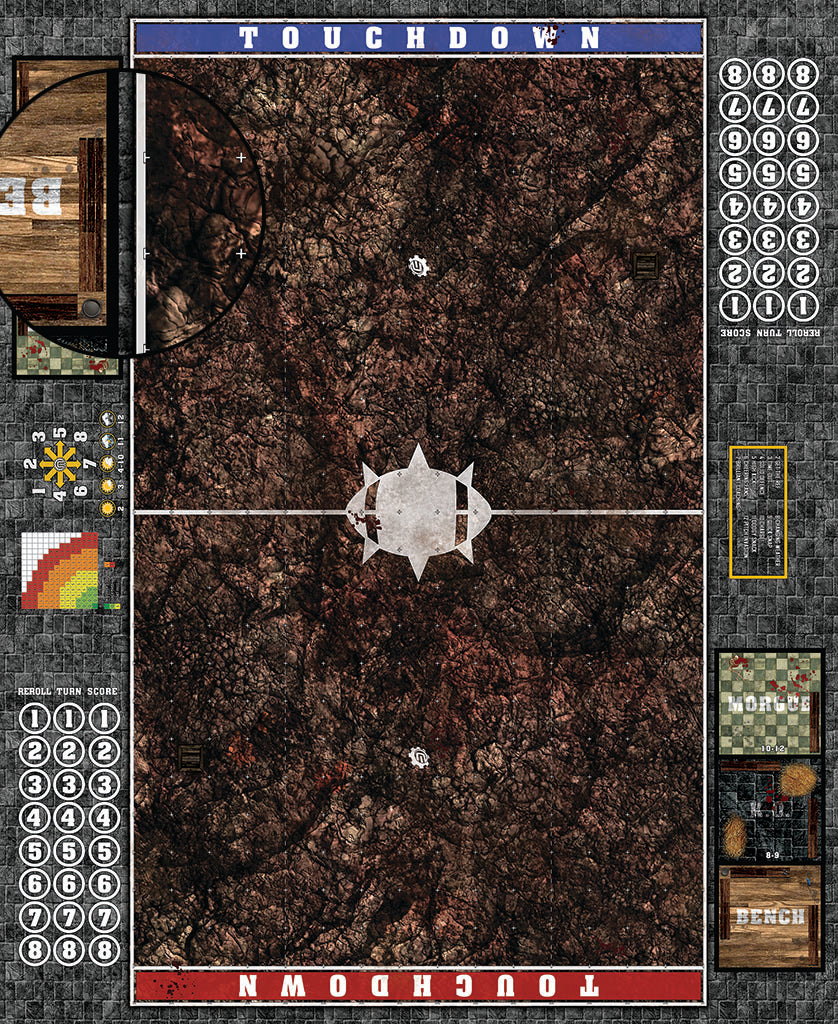838x1024 pixels.
Task: Click the colored passing range chart
Action: click(62, 571)
